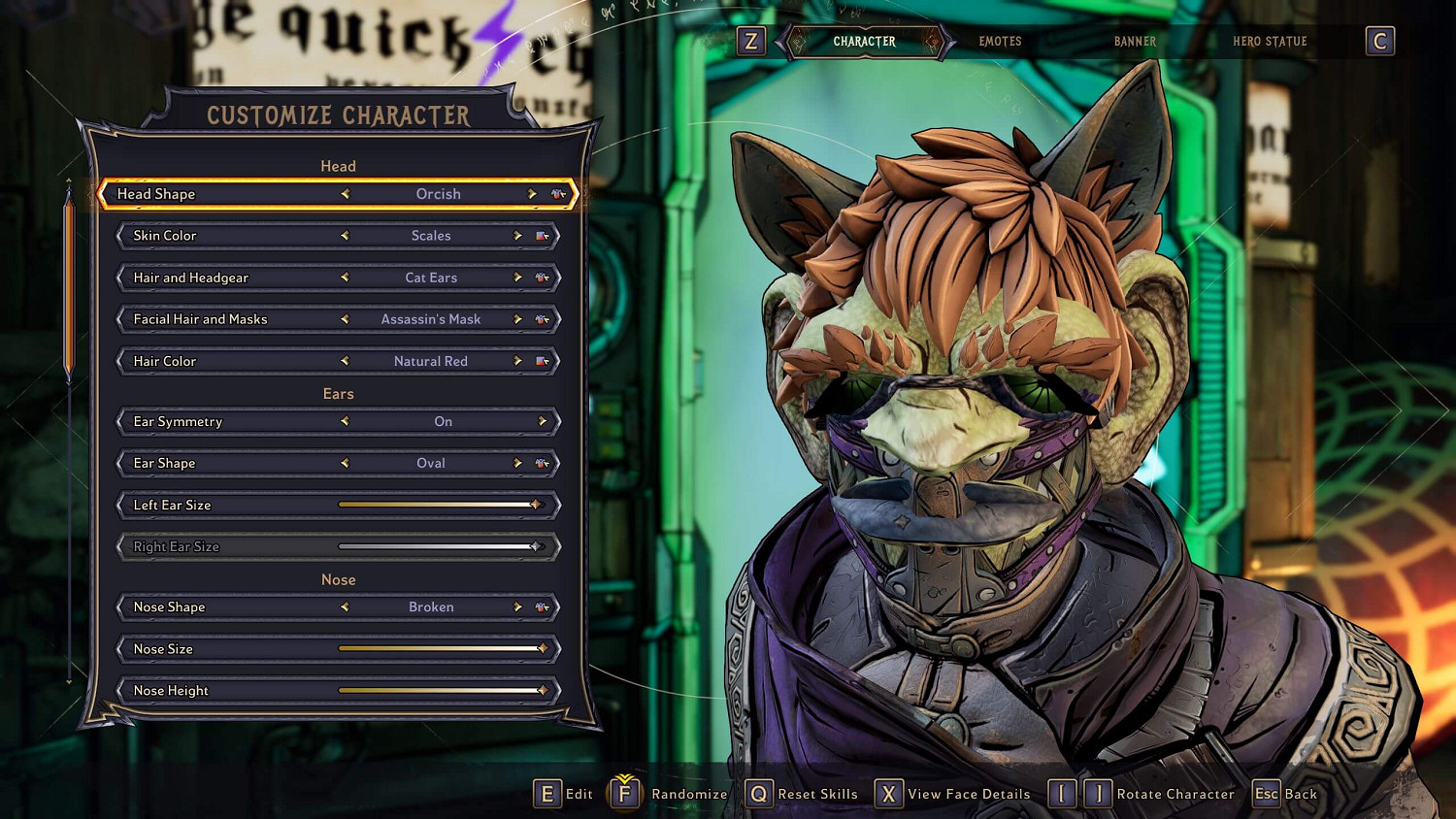Advance Hair and Headgear past Cat Ears
Viewport: 1456px width, 819px height.
[517, 278]
